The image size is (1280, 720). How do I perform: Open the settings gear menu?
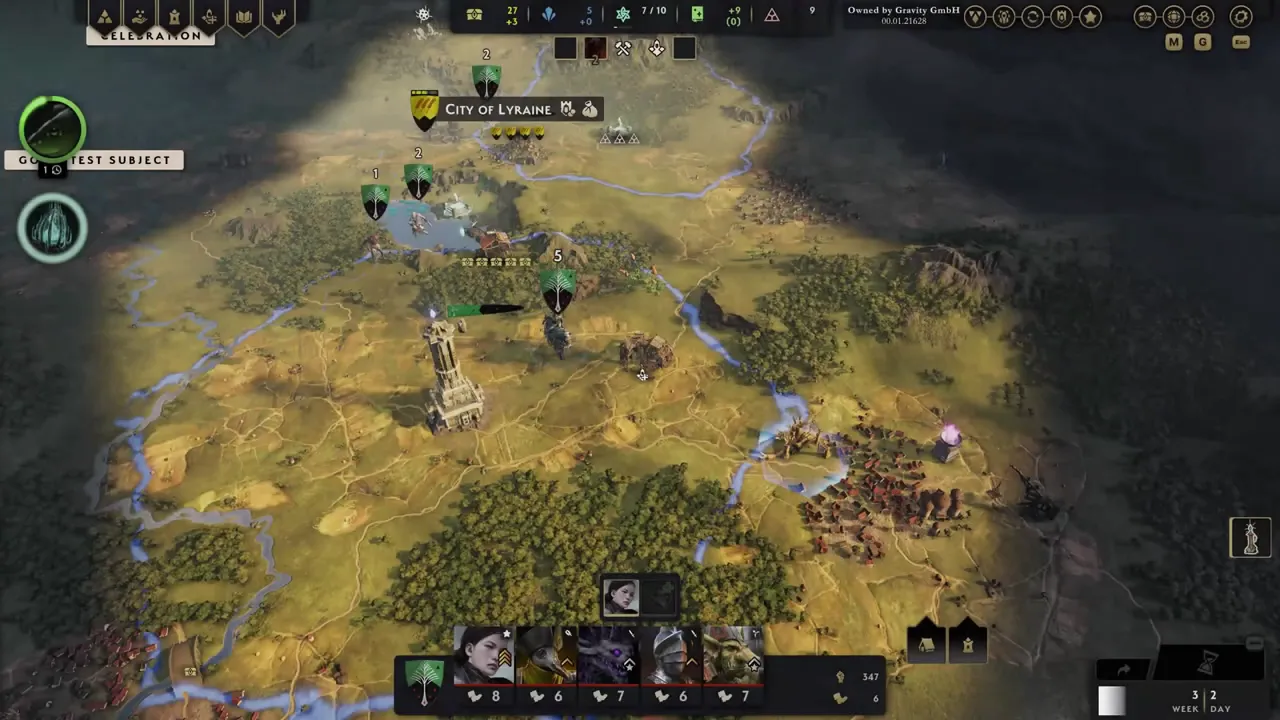point(1241,17)
